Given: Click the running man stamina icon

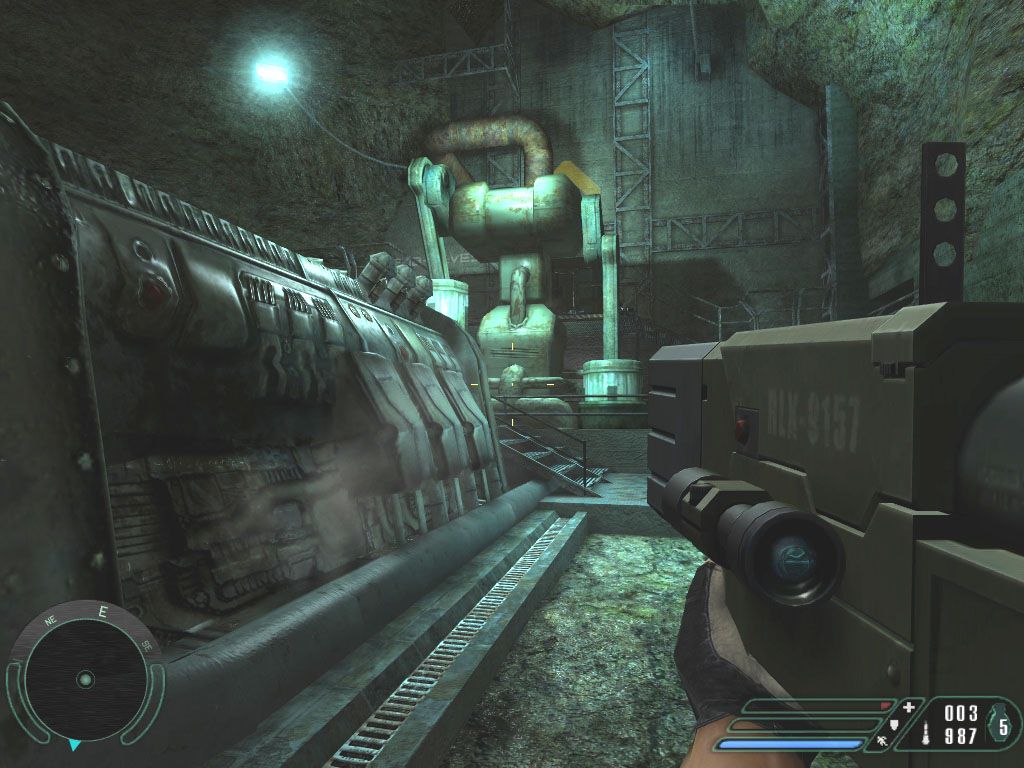Looking at the screenshot, I should 883,742.
